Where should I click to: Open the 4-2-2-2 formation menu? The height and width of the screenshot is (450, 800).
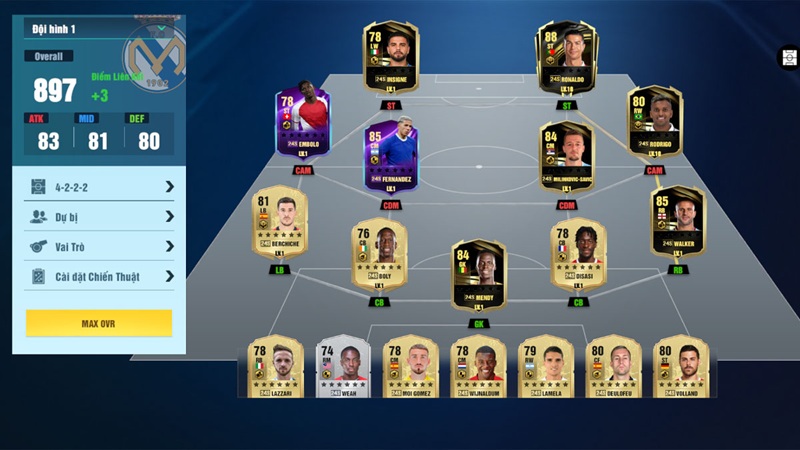pos(100,186)
